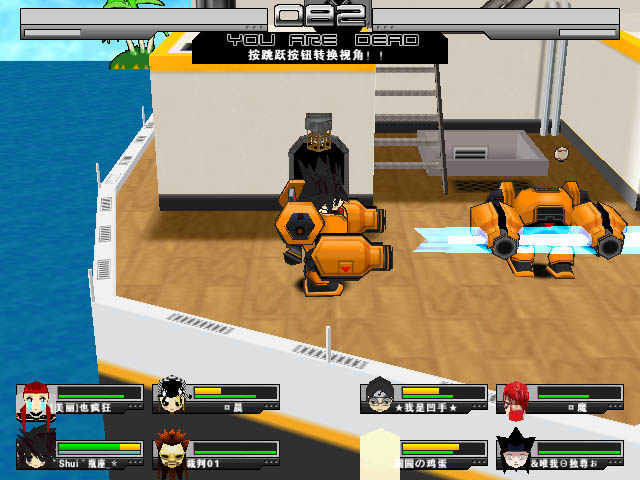This screenshot has height=480, width=640.
Task: Choose the ★我是凹手★ player portrait with glasses
Action: click(380, 396)
